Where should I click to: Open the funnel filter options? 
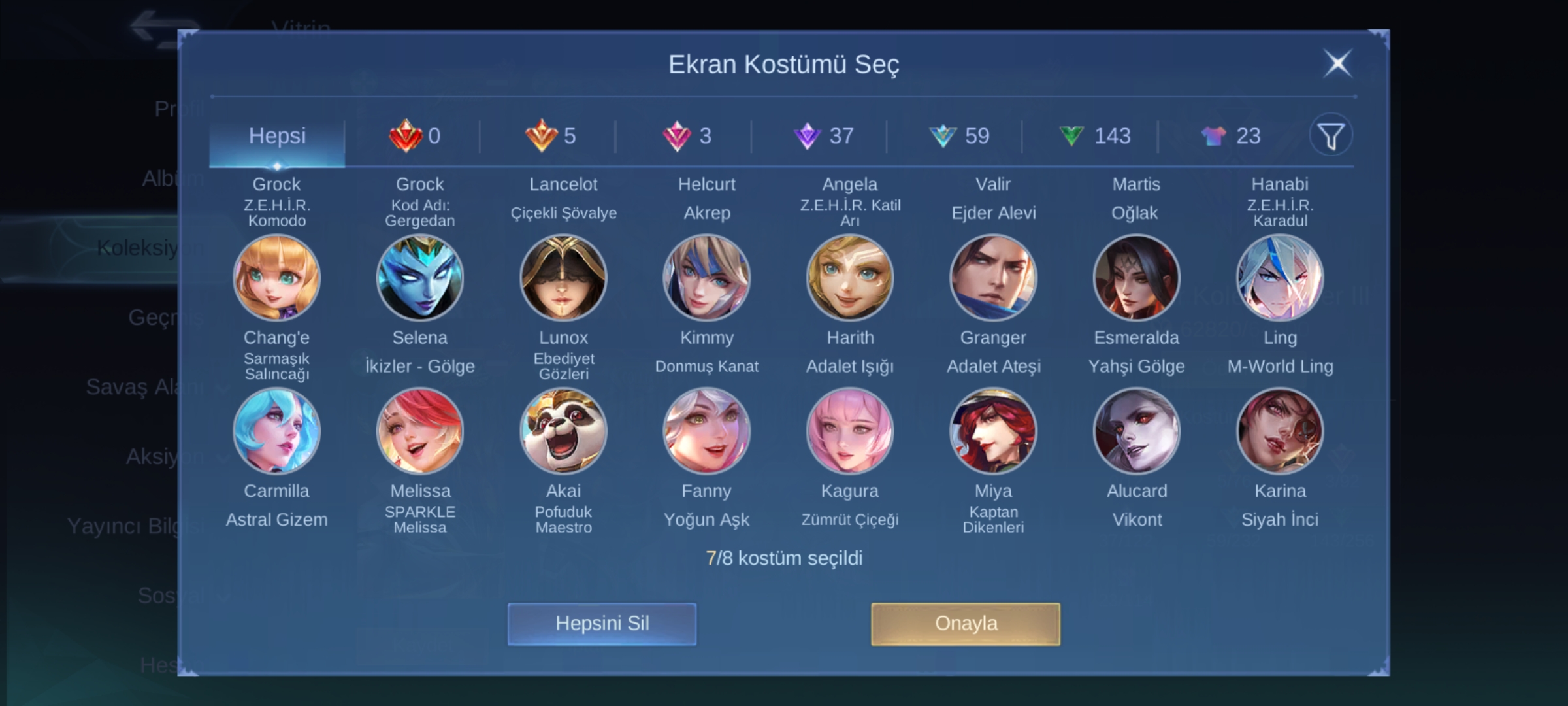(x=1330, y=136)
